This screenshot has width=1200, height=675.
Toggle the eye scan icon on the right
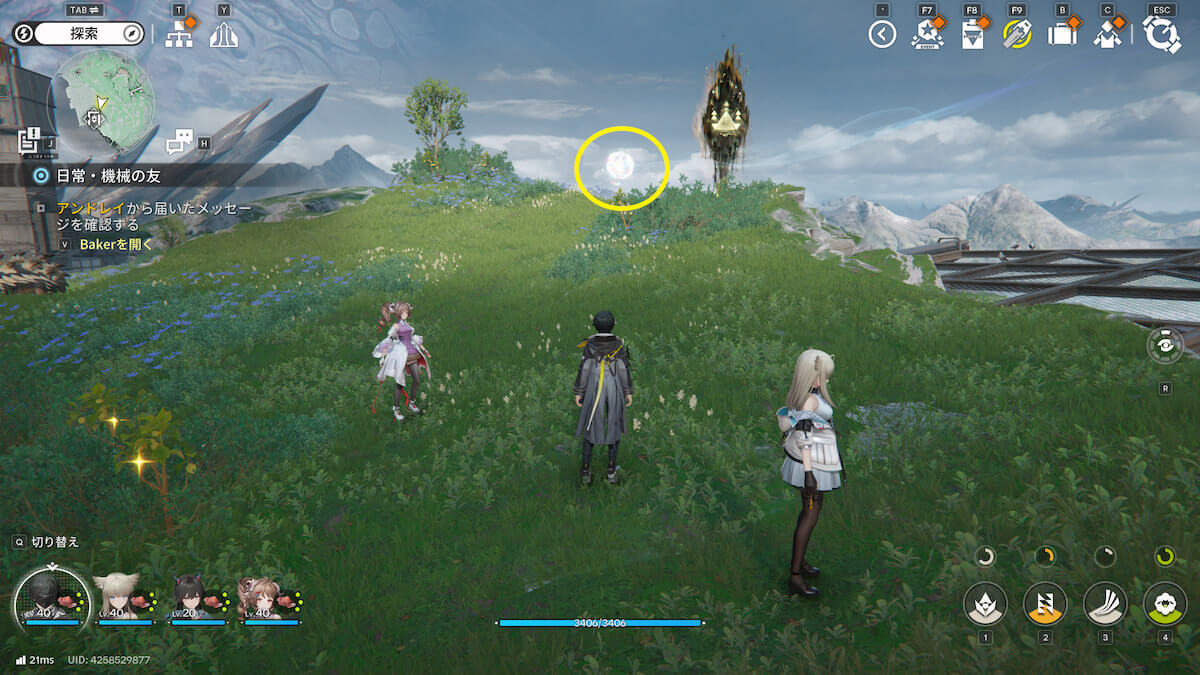coord(1165,345)
